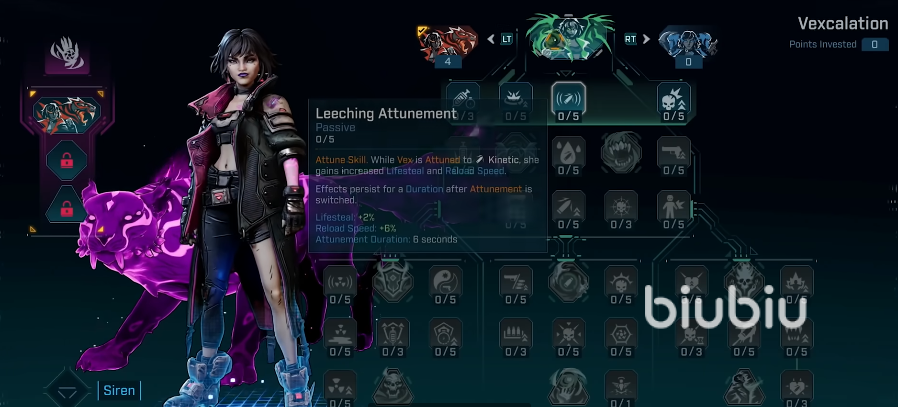The image size is (898, 407).
Task: Click the flame claw emblem above skill slots
Action: pos(67,53)
